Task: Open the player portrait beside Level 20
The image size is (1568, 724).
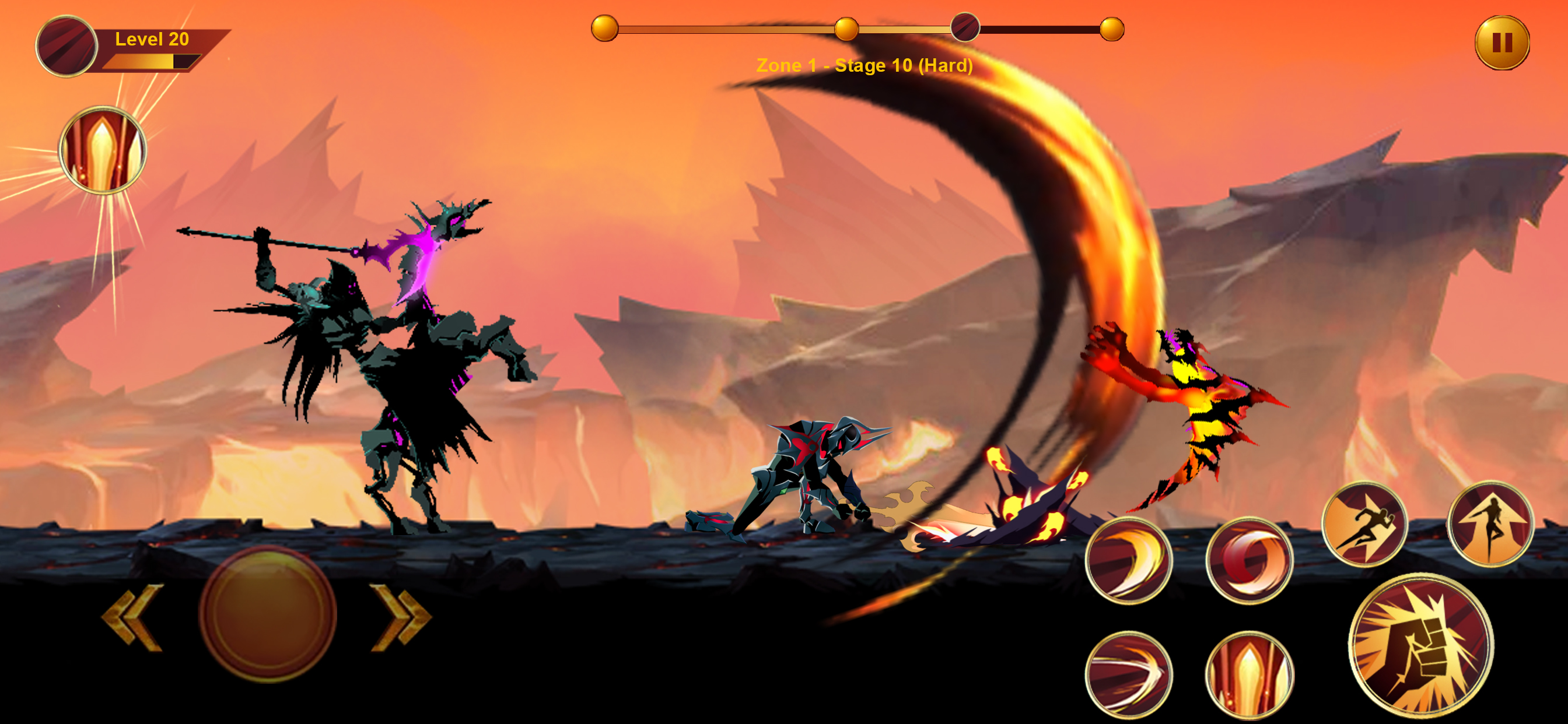Action: 66,46
